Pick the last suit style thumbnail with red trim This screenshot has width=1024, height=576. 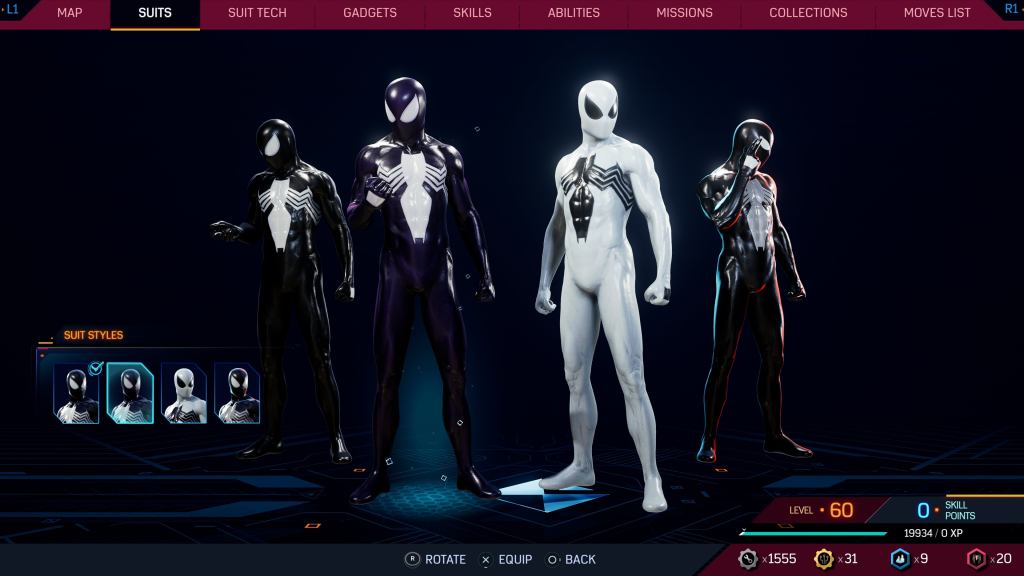(x=238, y=393)
